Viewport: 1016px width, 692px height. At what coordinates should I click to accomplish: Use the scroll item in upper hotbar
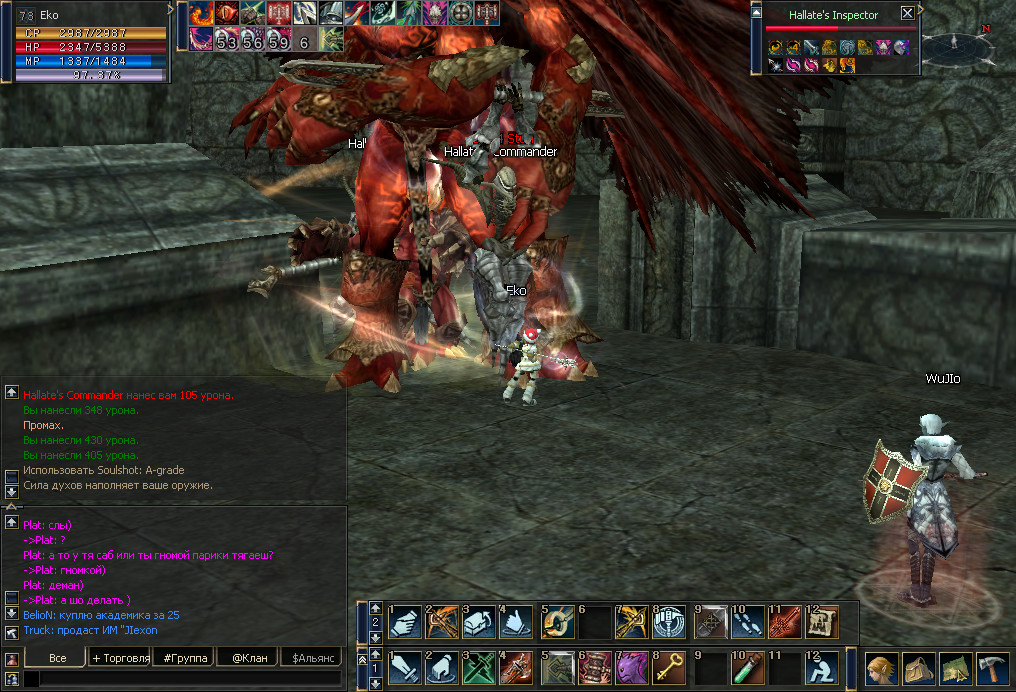[x=822, y=622]
